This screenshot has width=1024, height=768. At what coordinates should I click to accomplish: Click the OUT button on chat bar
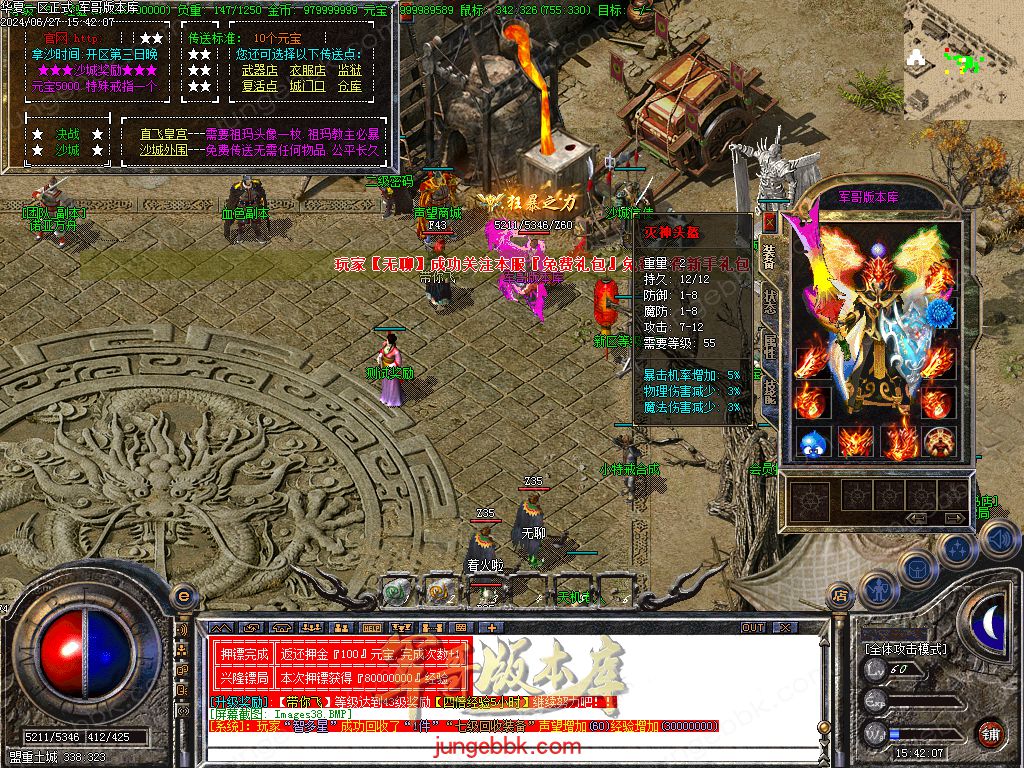coord(753,628)
